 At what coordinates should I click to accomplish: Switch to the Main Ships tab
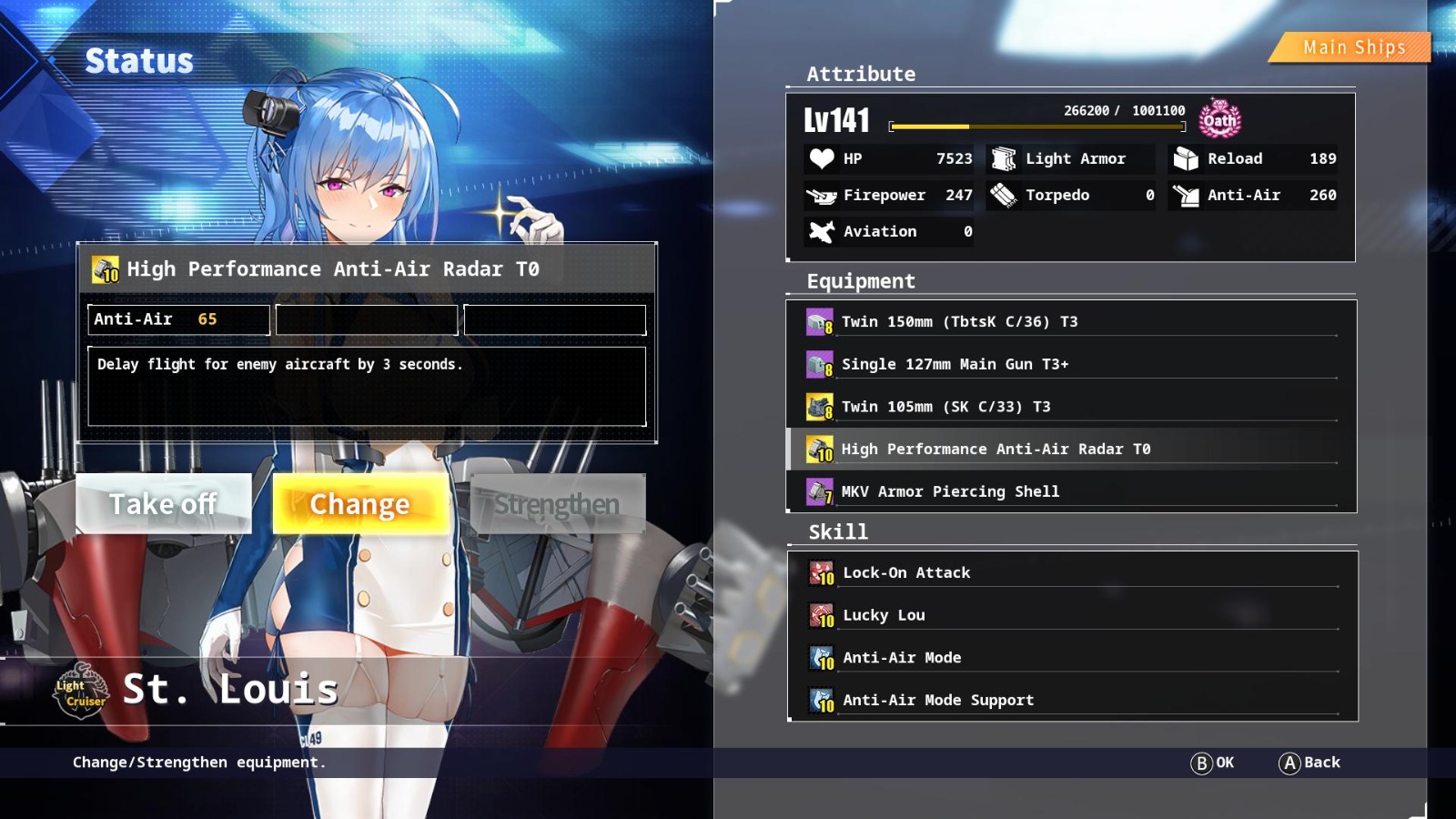[1353, 46]
